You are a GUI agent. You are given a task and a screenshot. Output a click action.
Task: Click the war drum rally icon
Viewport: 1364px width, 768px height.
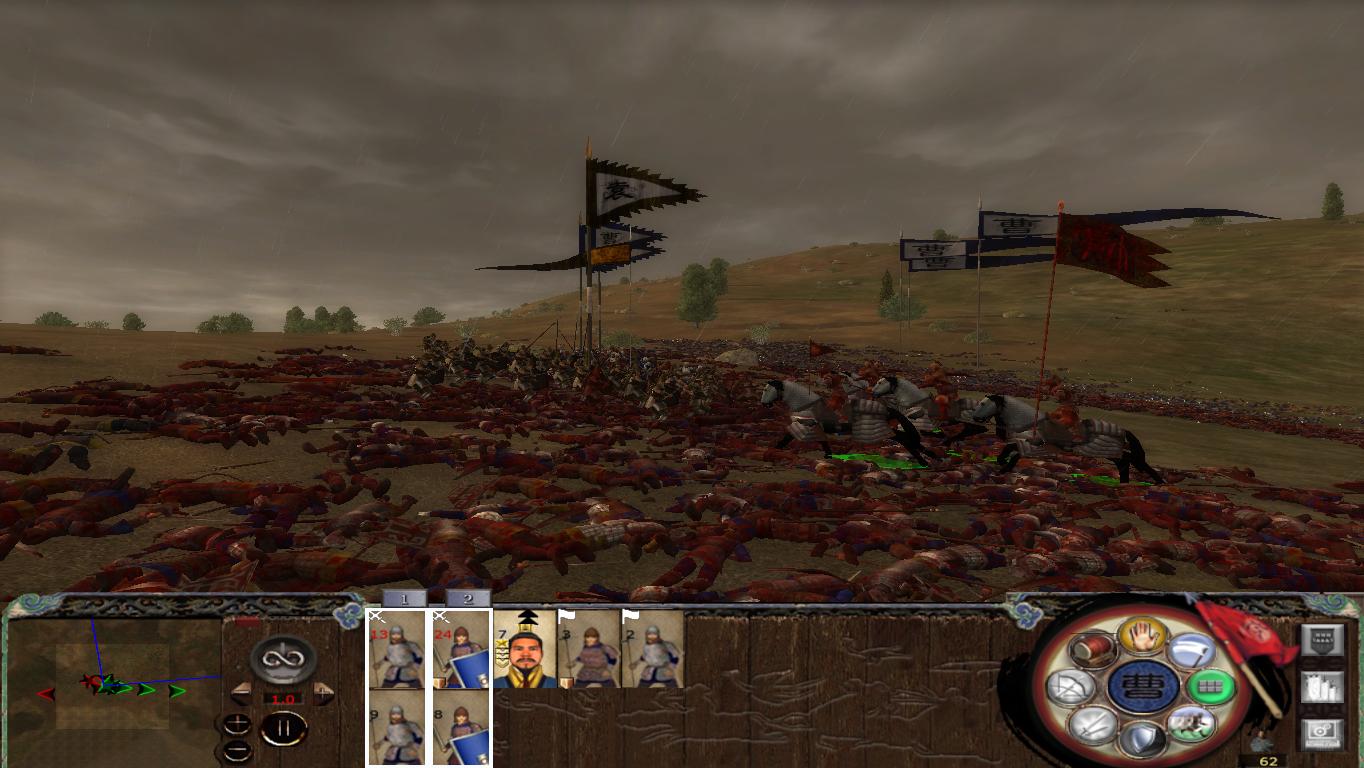(x=1095, y=649)
